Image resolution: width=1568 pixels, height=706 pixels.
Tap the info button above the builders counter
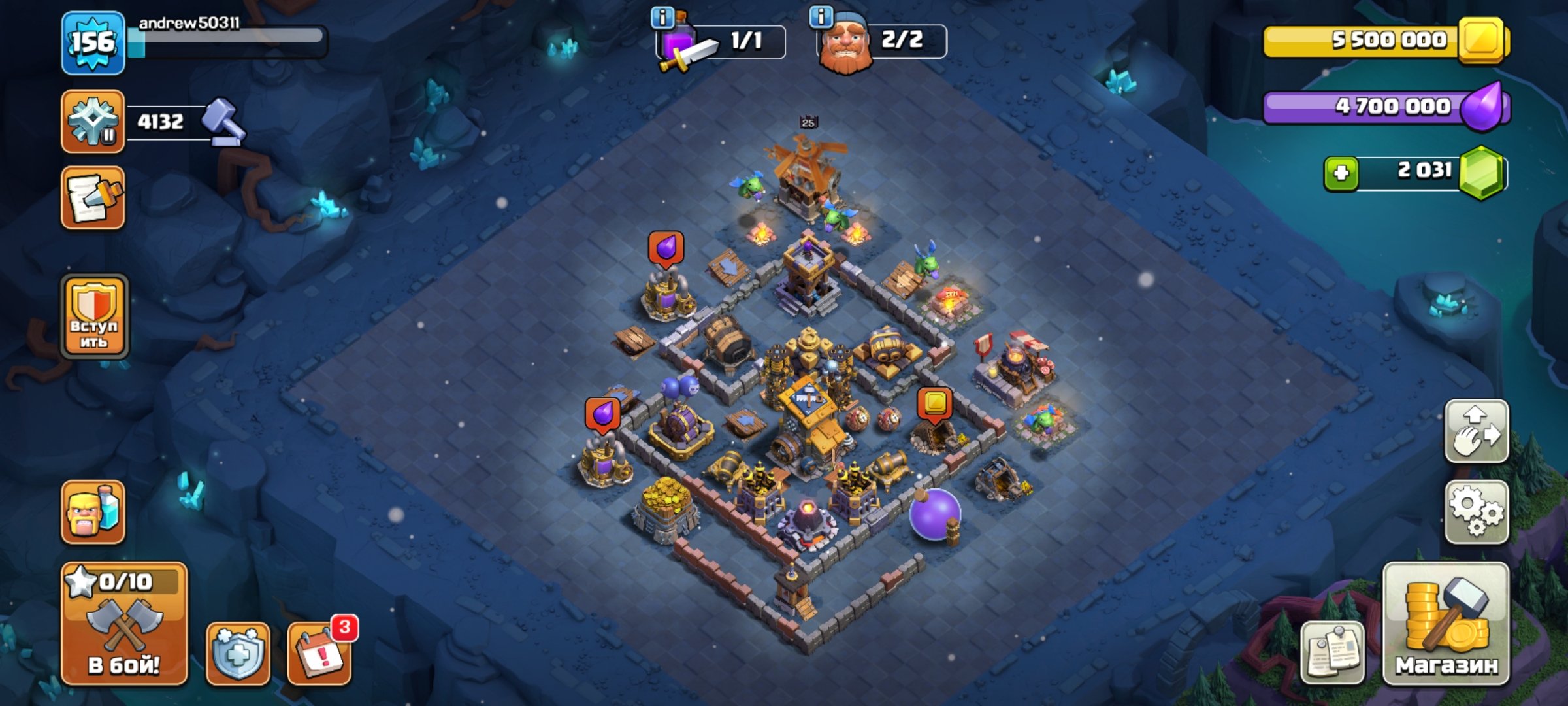[x=821, y=16]
